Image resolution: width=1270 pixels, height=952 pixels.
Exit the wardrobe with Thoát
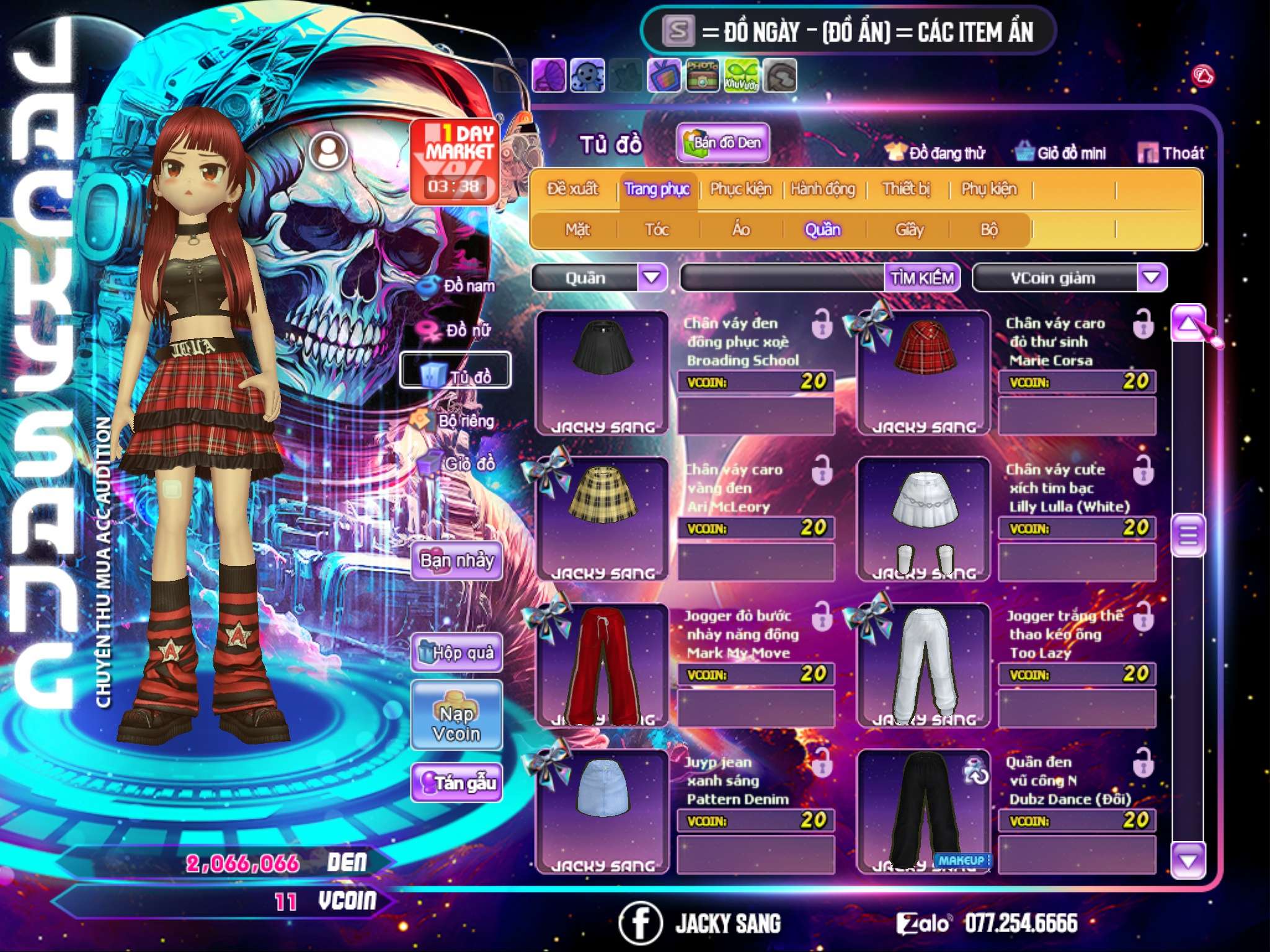click(x=1171, y=152)
